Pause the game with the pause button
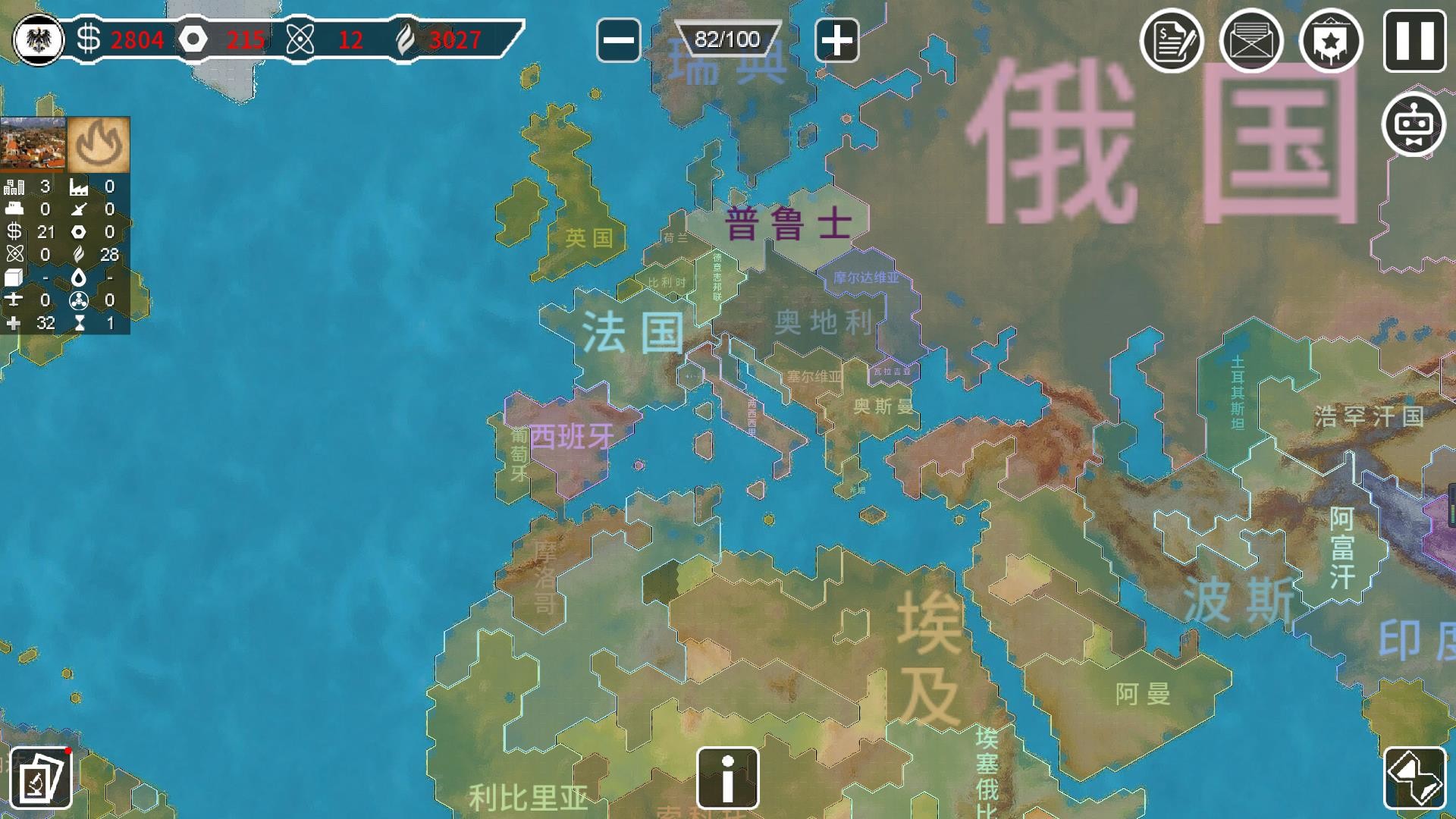This screenshot has width=1456, height=819. [1414, 42]
